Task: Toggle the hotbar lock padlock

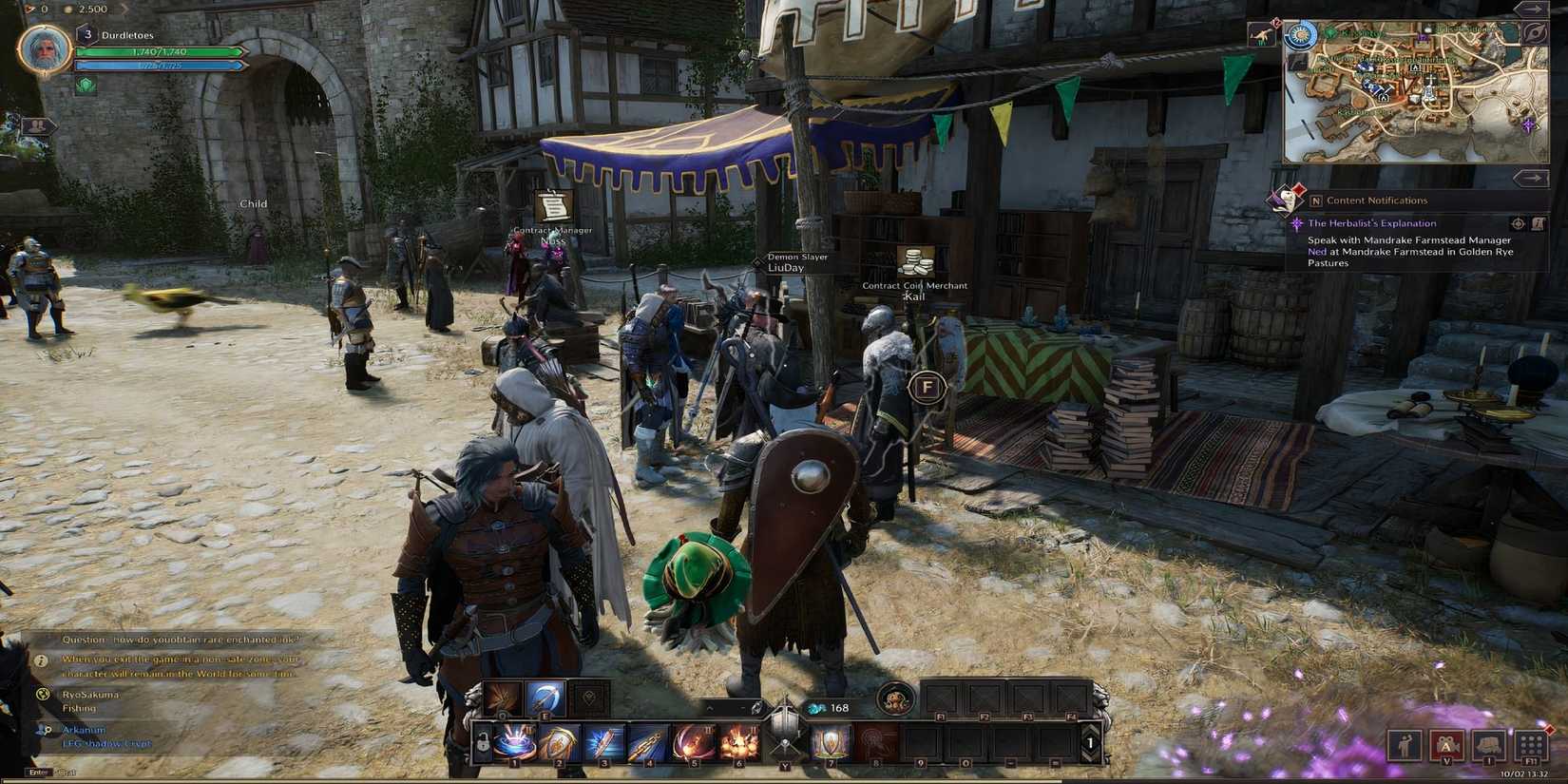Action: click(483, 742)
